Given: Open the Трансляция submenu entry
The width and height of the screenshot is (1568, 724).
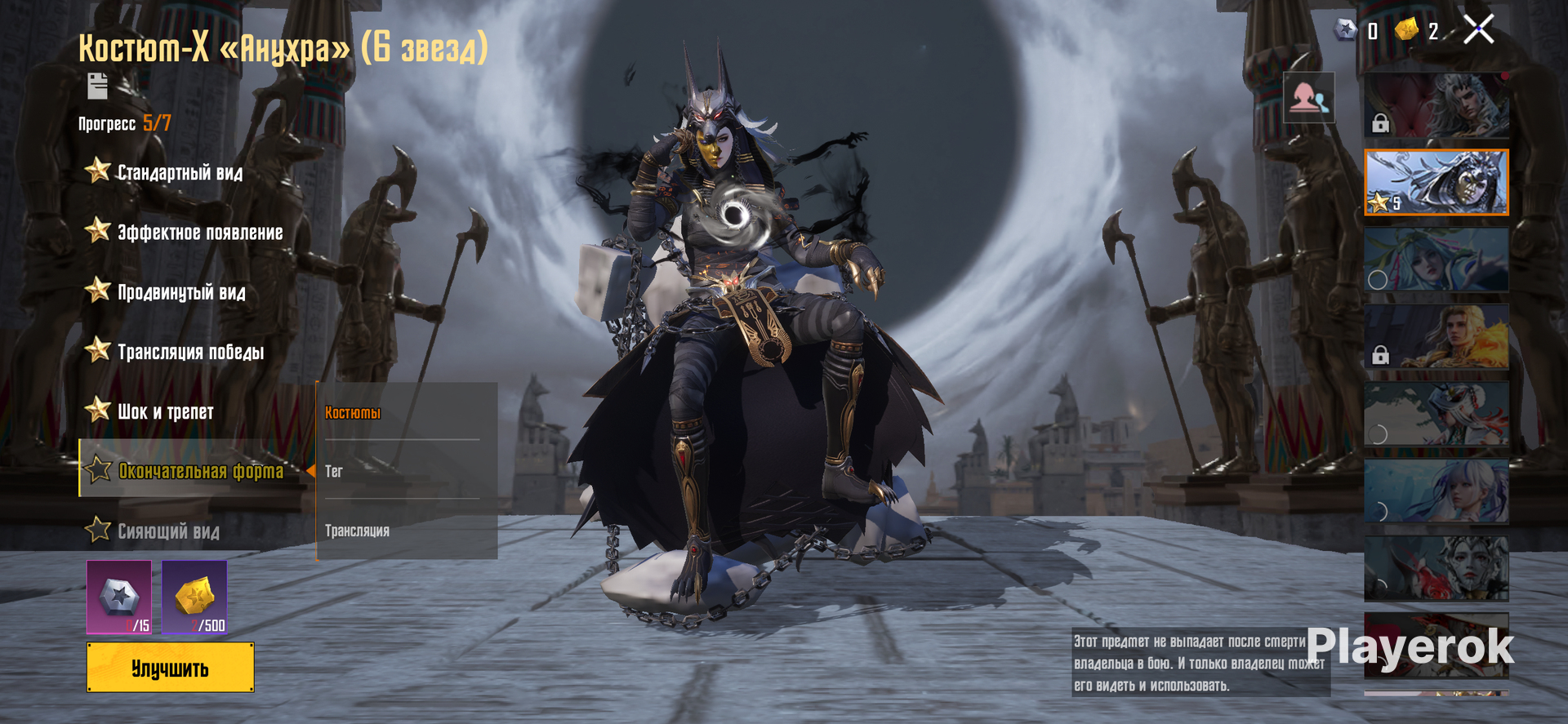Looking at the screenshot, I should pos(357,531).
